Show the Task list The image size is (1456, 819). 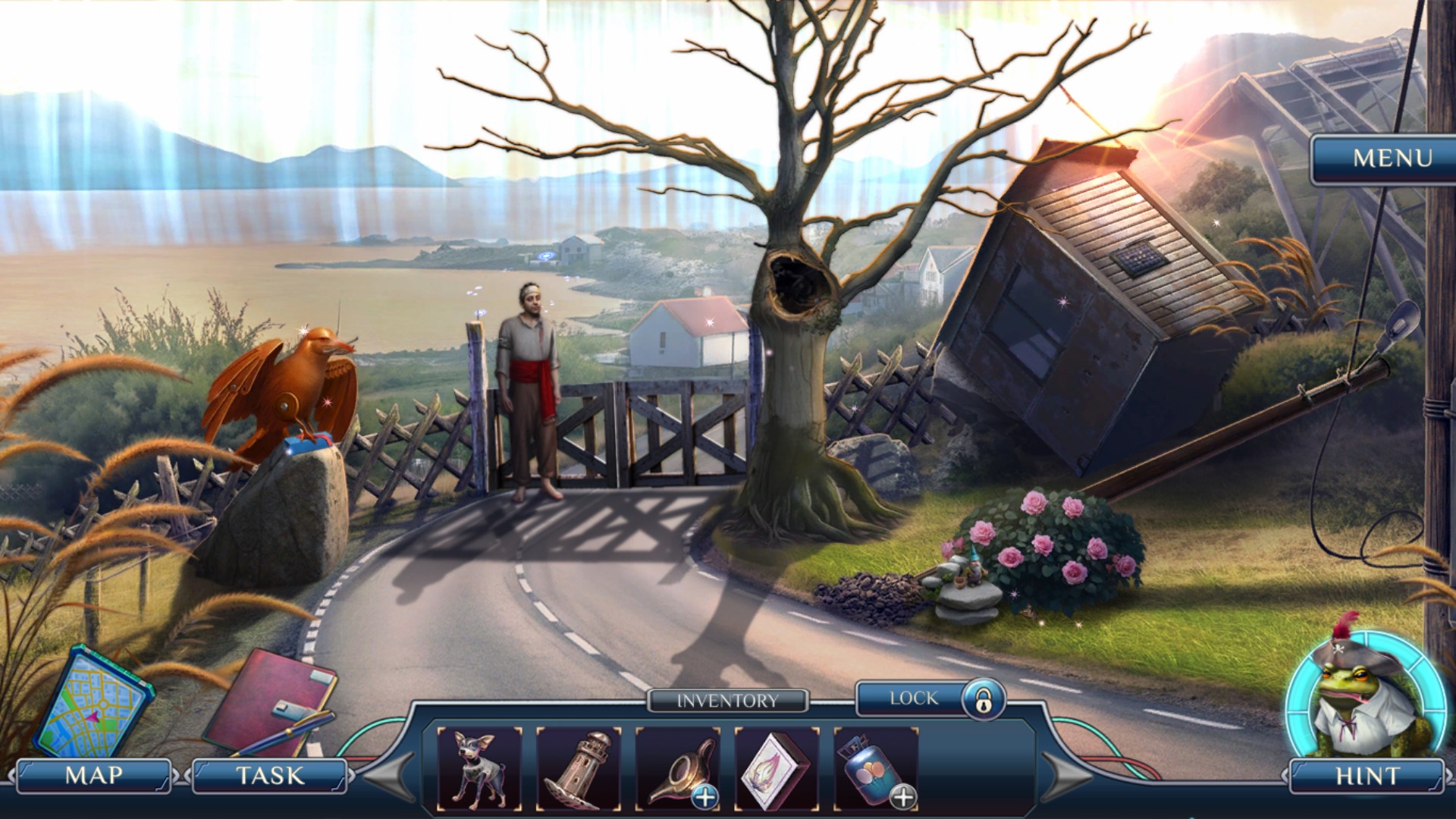[270, 775]
